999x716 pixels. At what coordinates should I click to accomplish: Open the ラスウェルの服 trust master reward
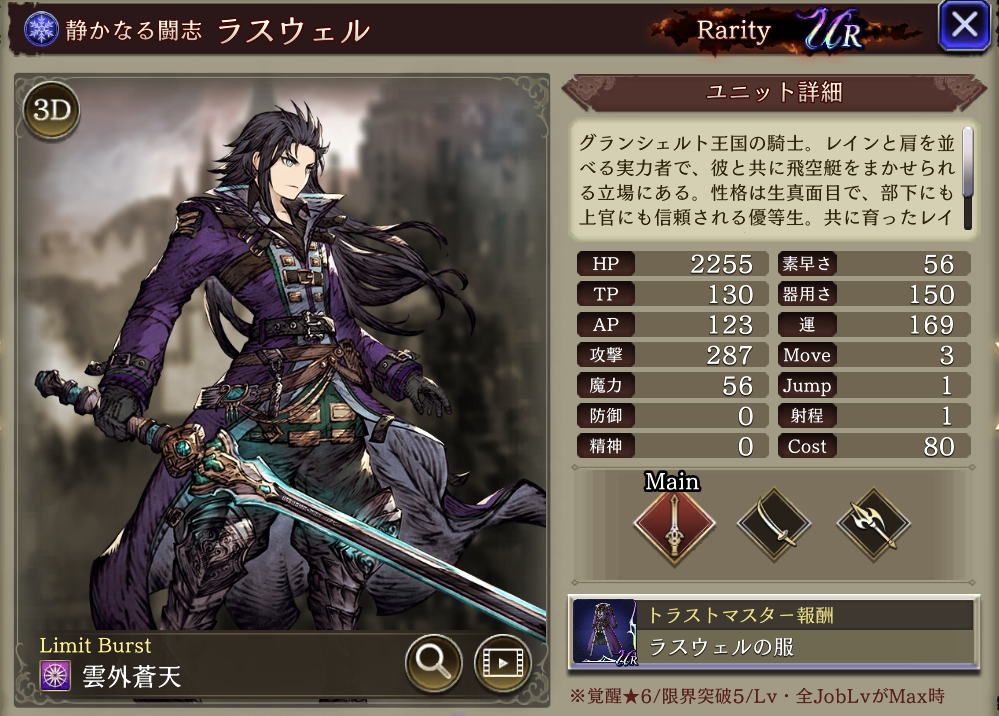point(773,632)
